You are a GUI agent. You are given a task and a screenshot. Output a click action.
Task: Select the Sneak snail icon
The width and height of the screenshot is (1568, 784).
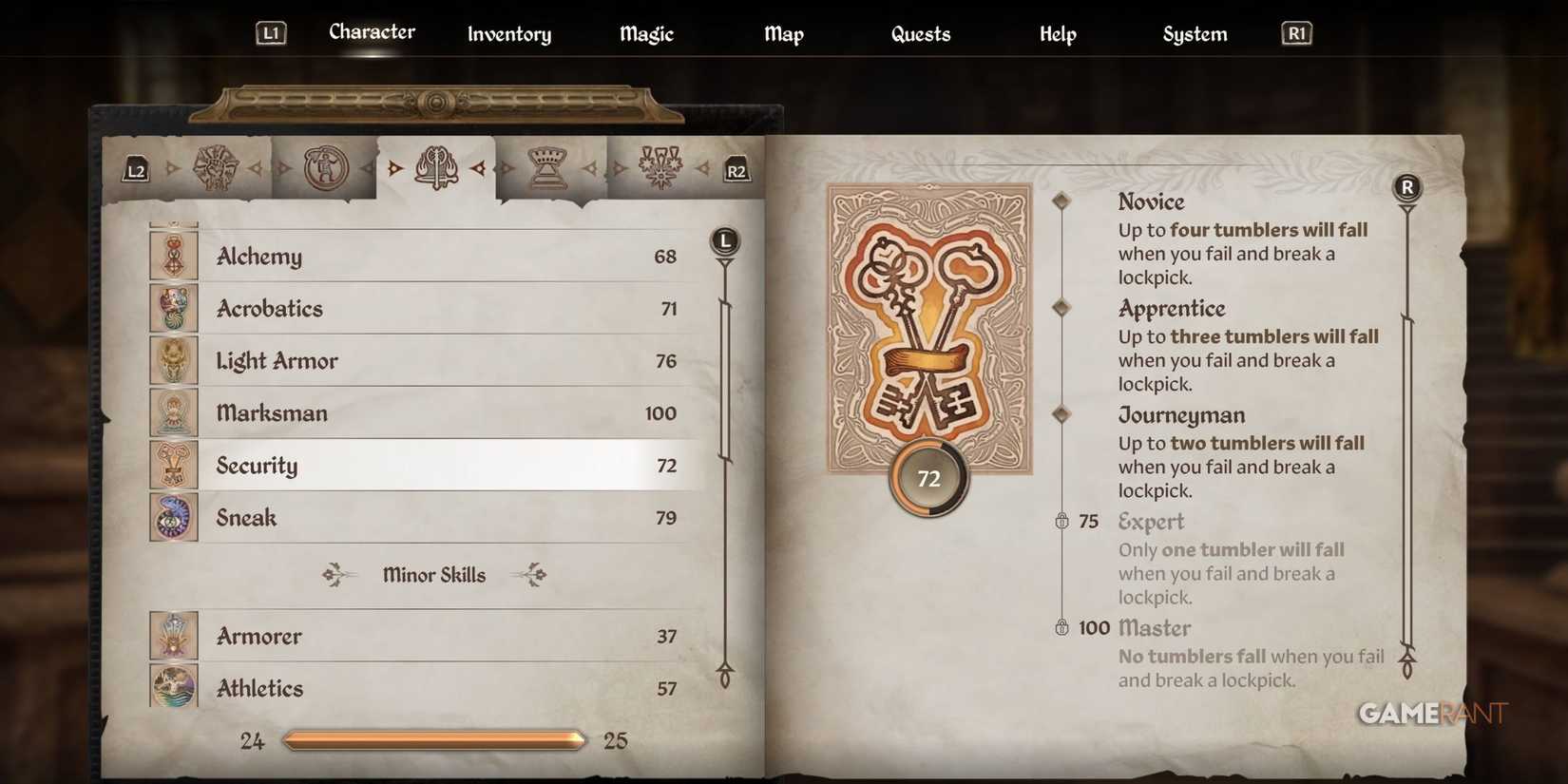[x=174, y=517]
